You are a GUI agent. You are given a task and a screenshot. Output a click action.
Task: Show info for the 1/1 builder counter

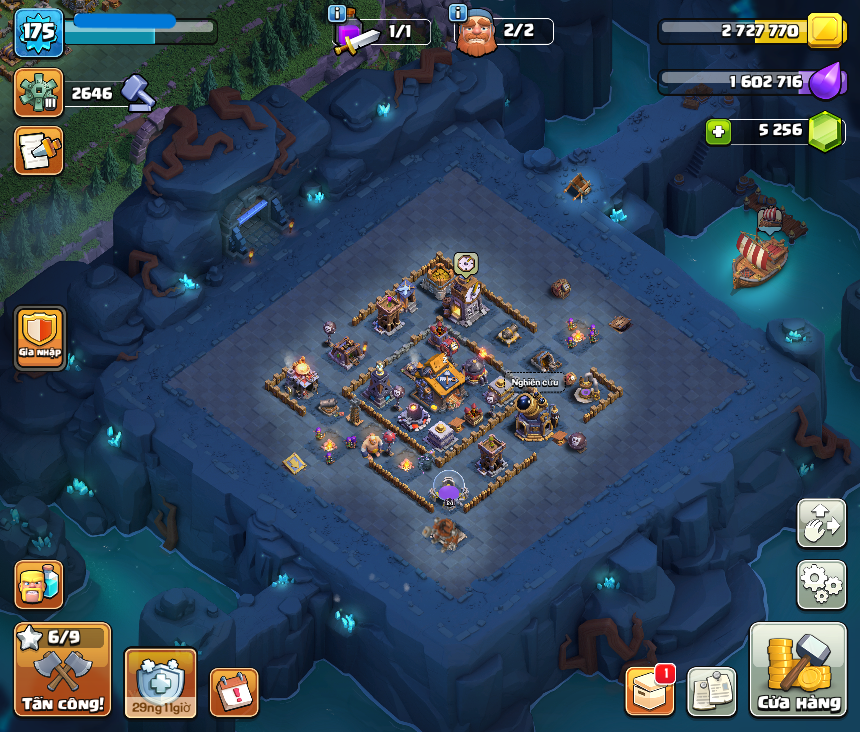click(337, 13)
